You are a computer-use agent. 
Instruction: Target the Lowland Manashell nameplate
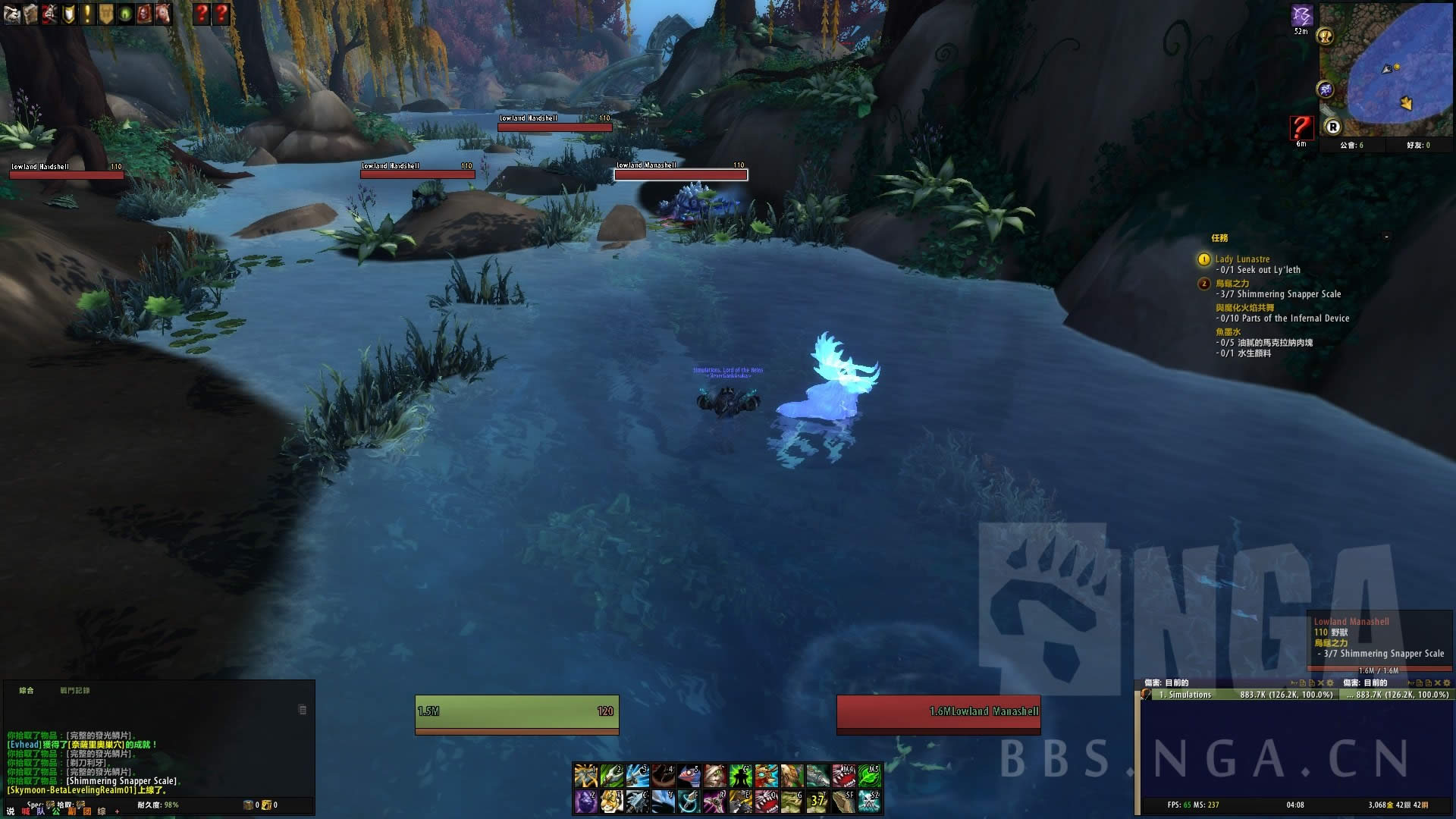(x=680, y=174)
